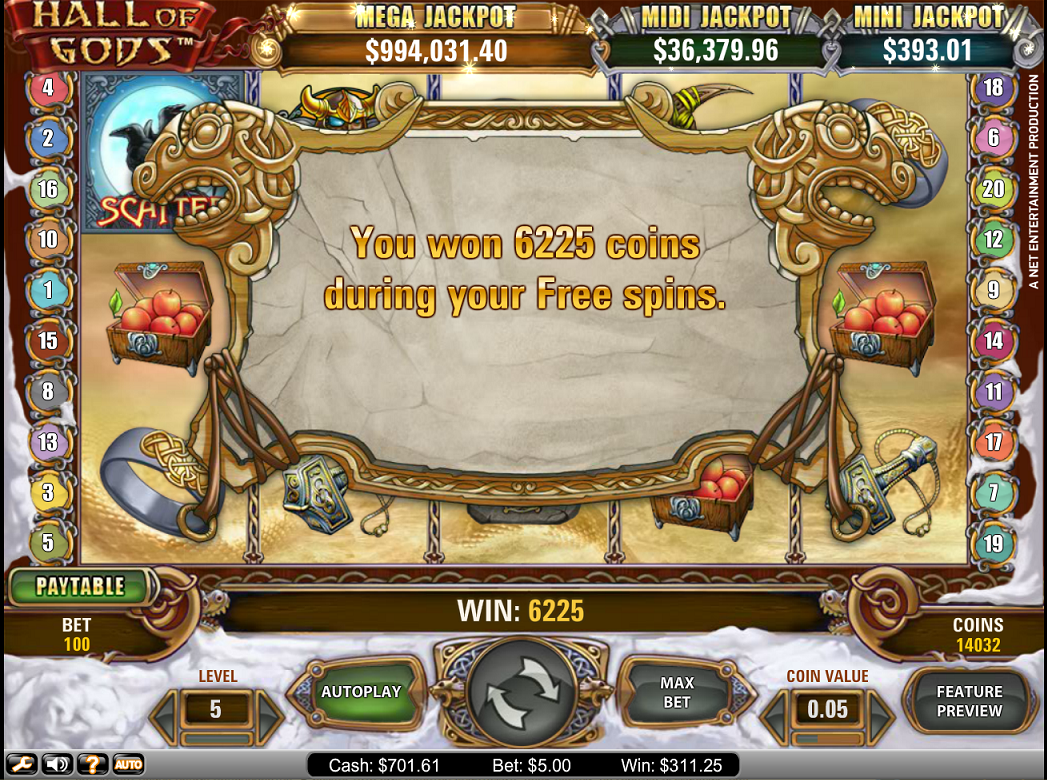Click the small AUTO icon in the bottom bar
Viewport: 1047px width, 780px height.
128,765
